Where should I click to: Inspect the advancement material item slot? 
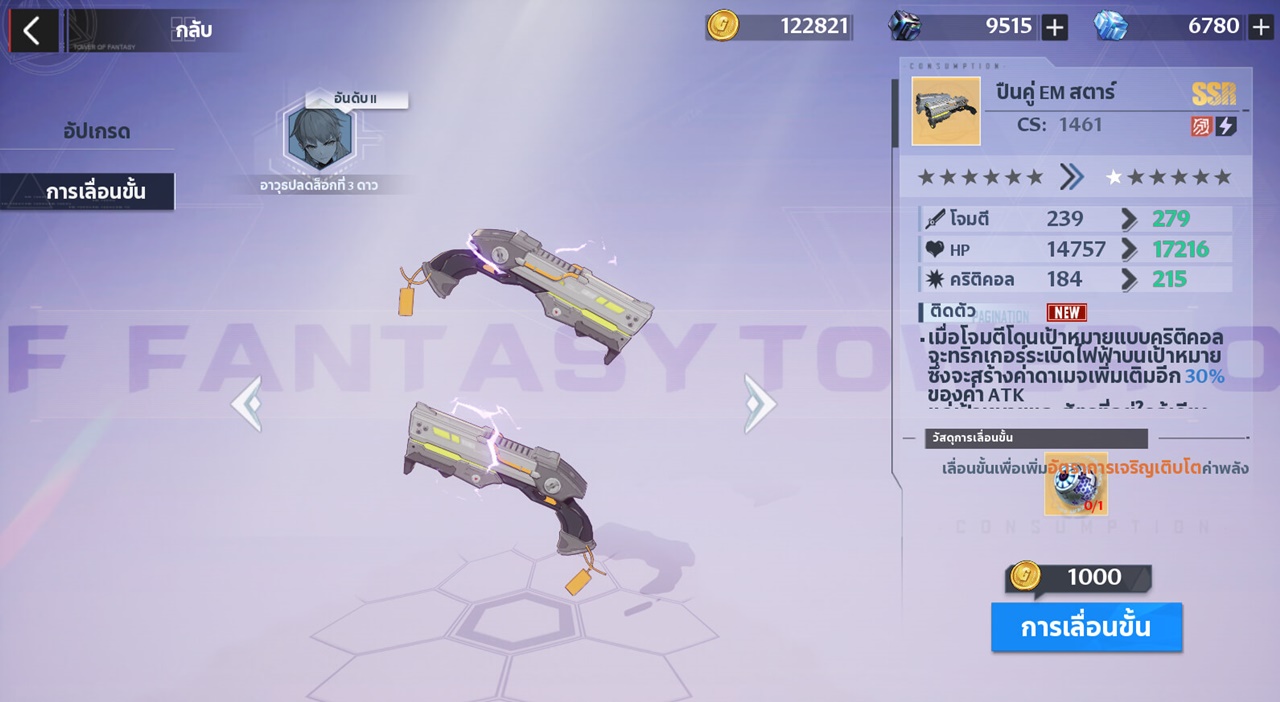click(1076, 484)
